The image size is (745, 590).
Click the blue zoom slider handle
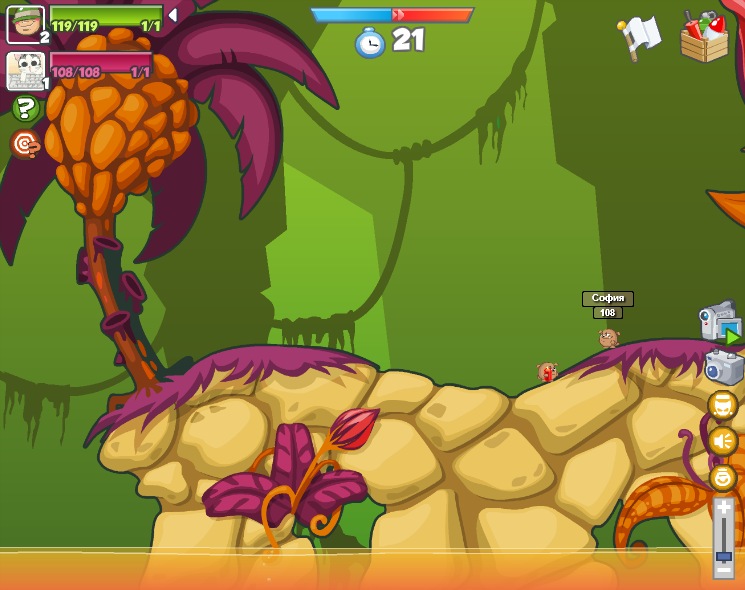[x=723, y=555]
